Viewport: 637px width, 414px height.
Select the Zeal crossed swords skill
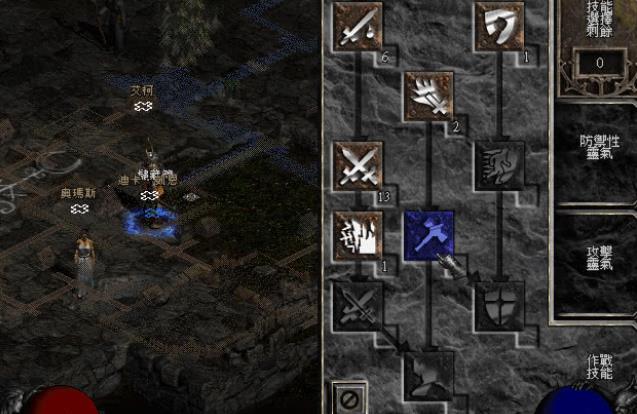pyautogui.click(x=358, y=165)
